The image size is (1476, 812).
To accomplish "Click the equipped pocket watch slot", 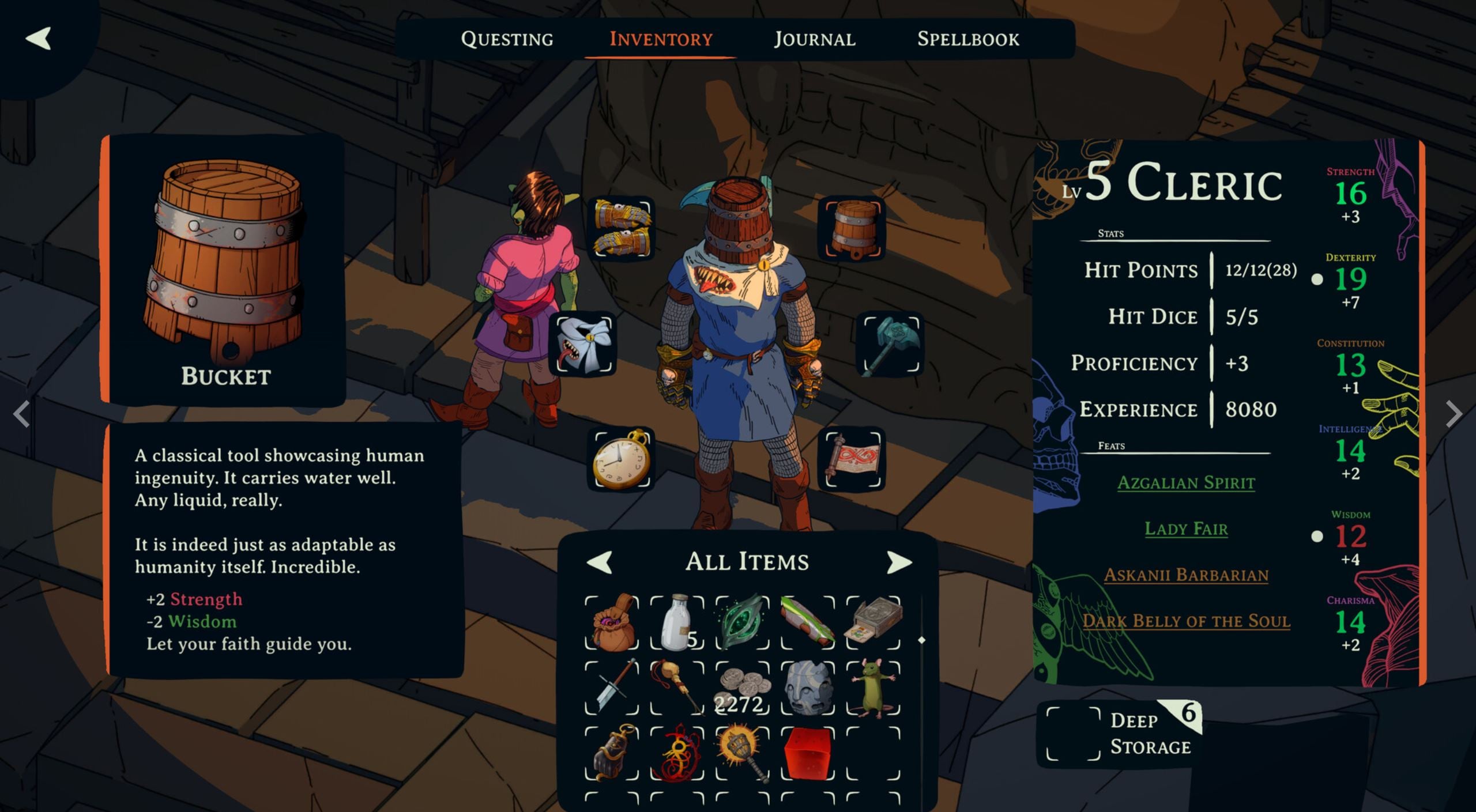I will click(623, 459).
